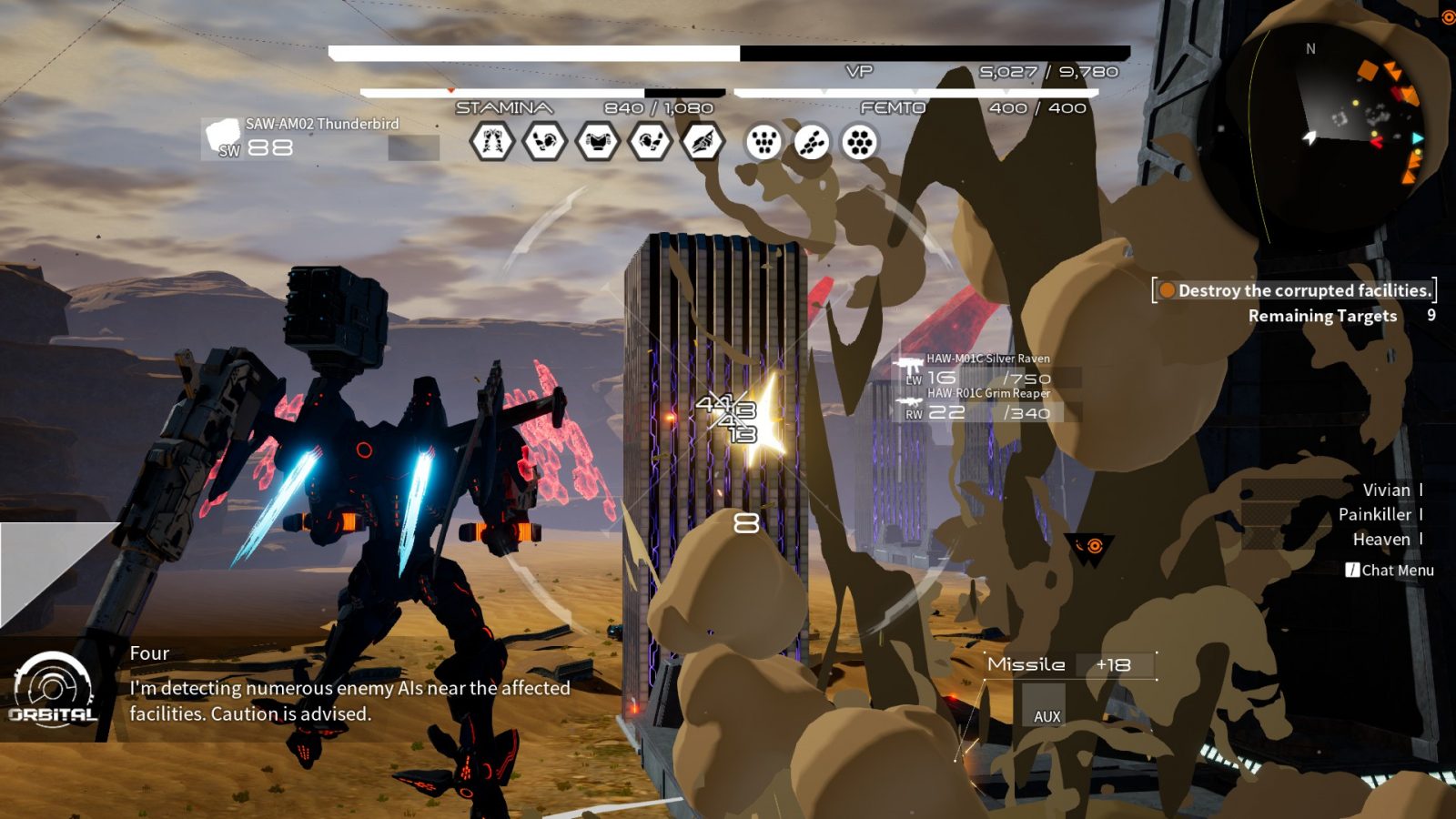Select the arm hexagon next to the legs icon
The image size is (1456, 819).
[544, 142]
